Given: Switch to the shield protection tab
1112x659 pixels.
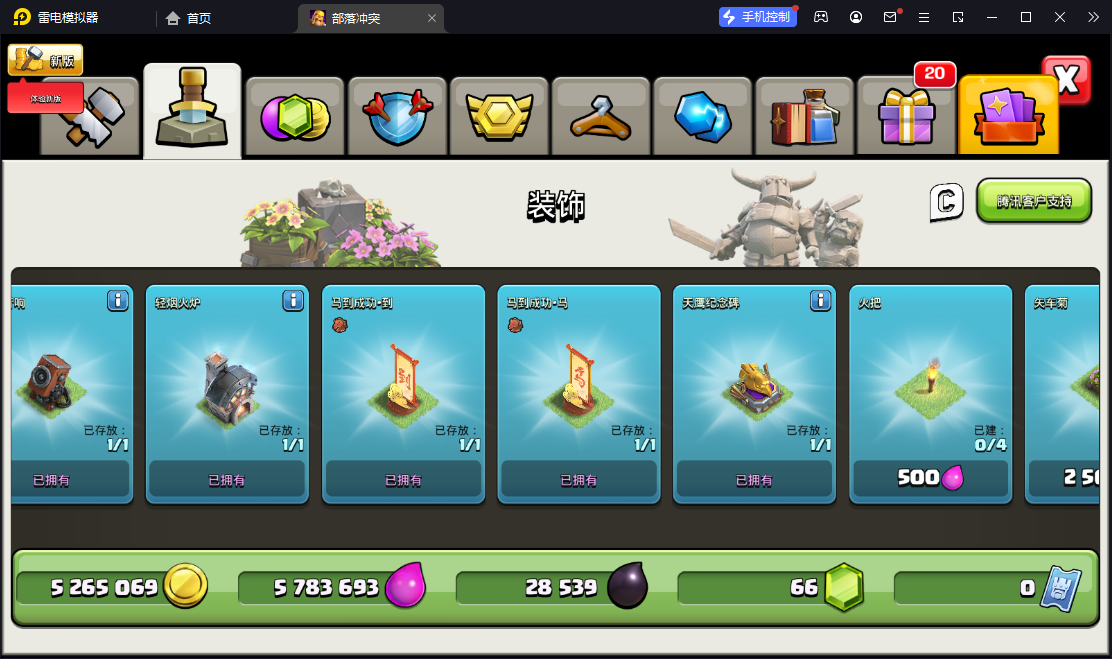Looking at the screenshot, I should tap(397, 116).
